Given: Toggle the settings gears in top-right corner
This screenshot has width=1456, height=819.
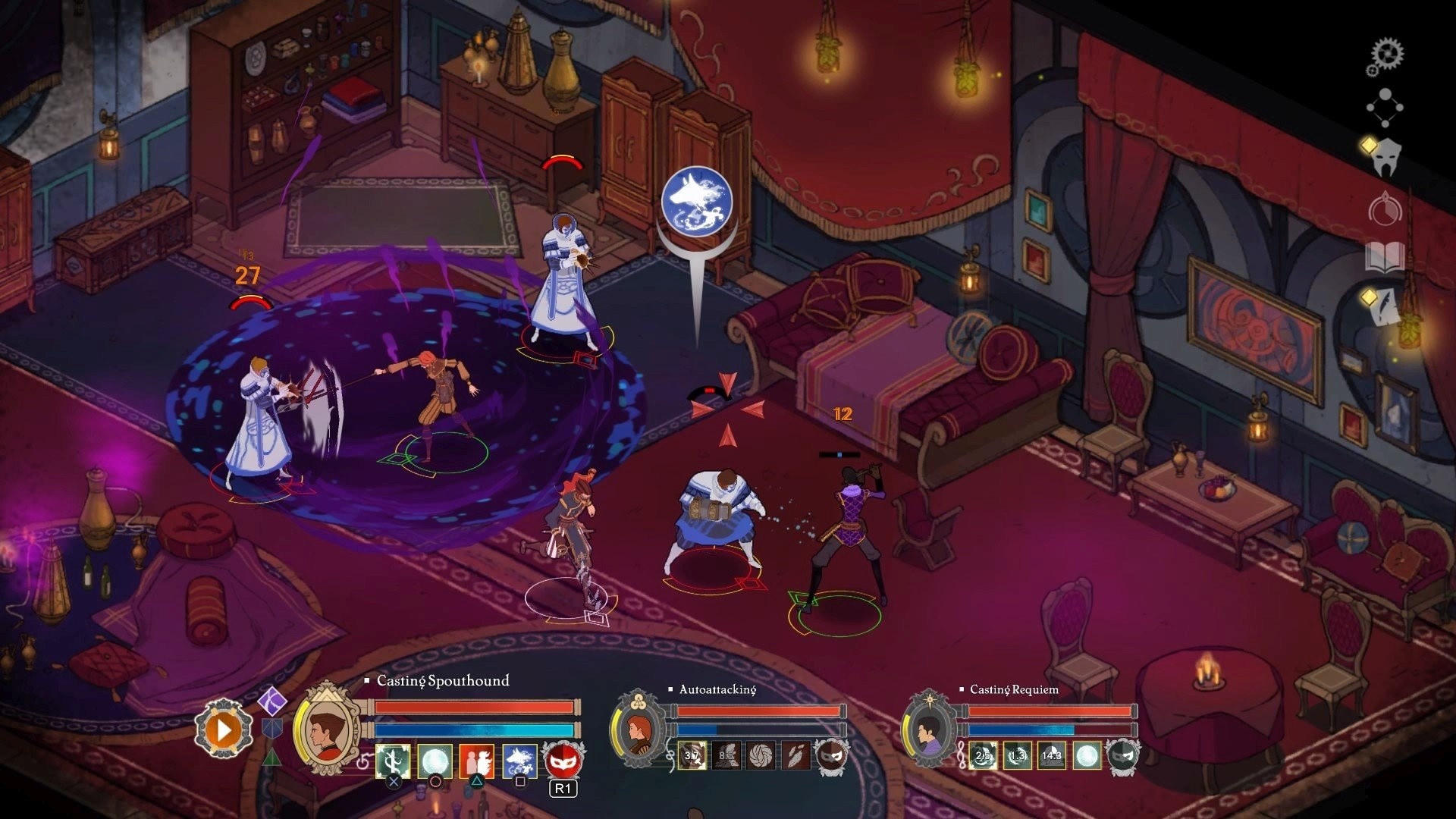Looking at the screenshot, I should pyautogui.click(x=1388, y=53).
